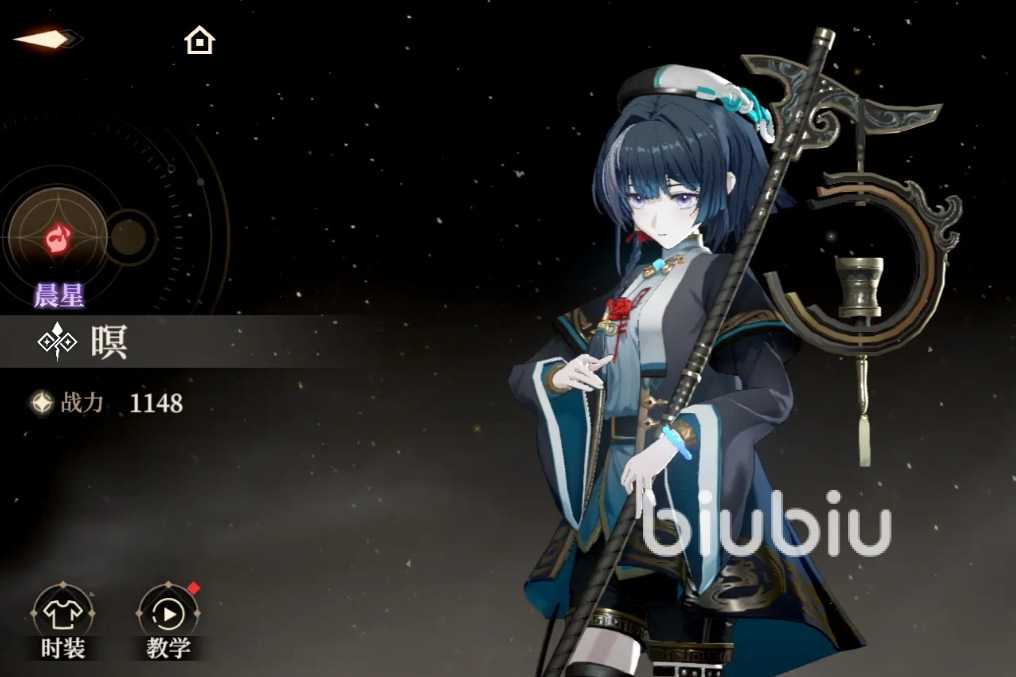Viewport: 1016px width, 677px height.
Task: Open the 时装 costume menu
Action: click(63, 616)
